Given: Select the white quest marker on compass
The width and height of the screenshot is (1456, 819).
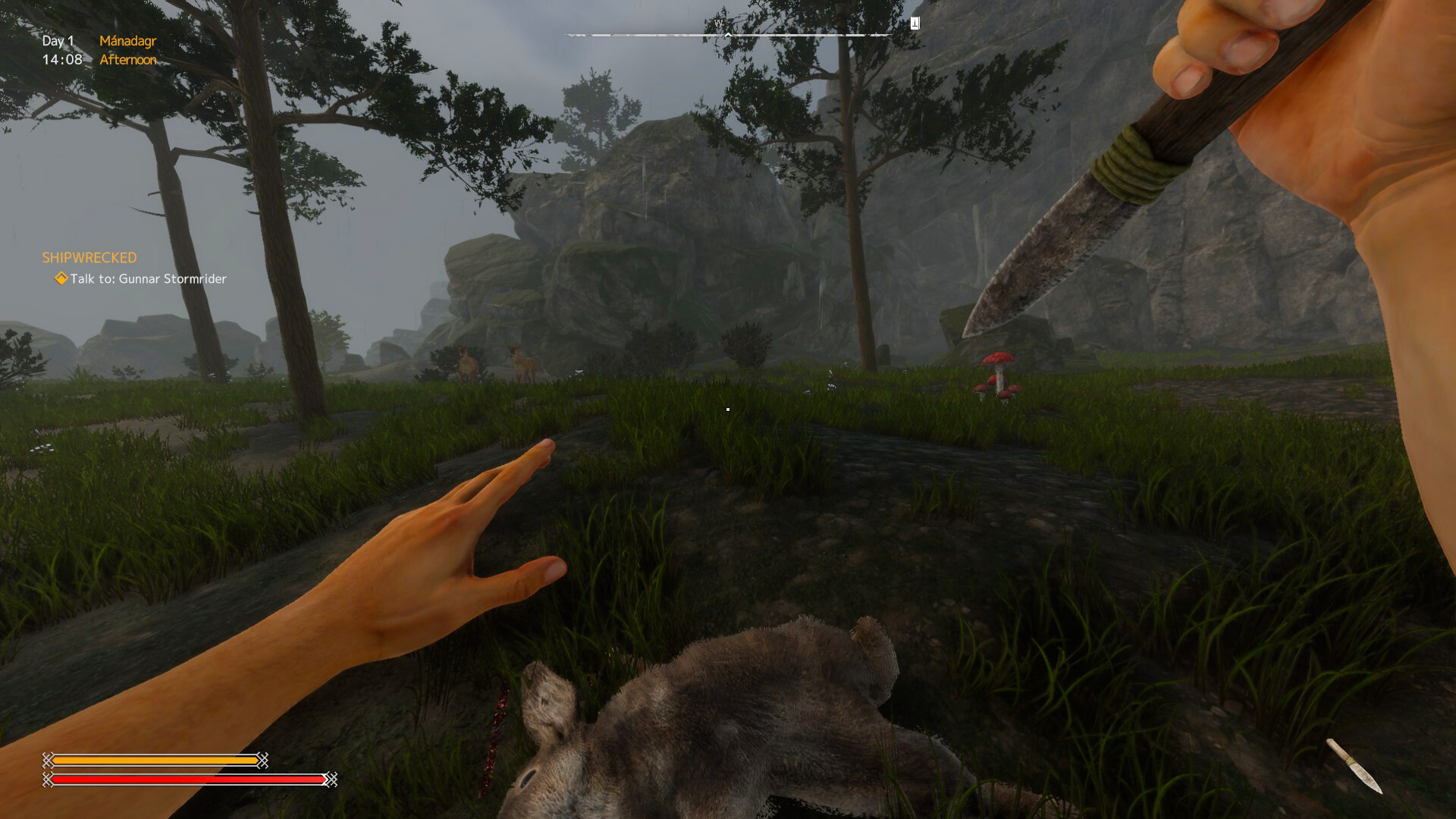Looking at the screenshot, I should (x=915, y=24).
